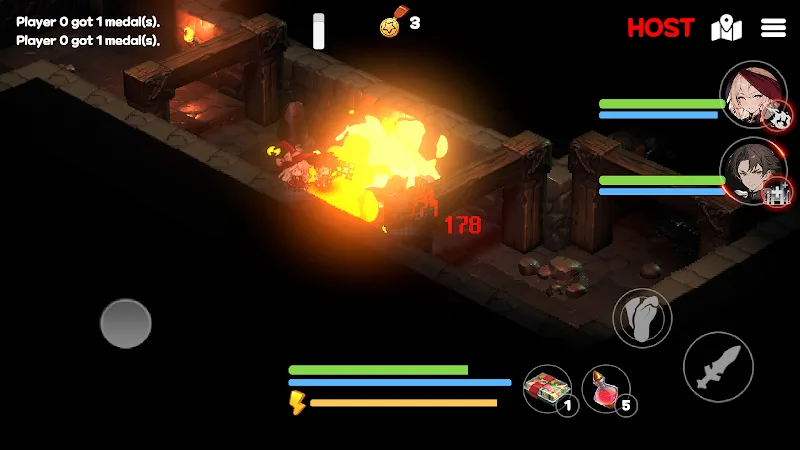Tap the sword attack button
The height and width of the screenshot is (450, 800).
point(718,367)
